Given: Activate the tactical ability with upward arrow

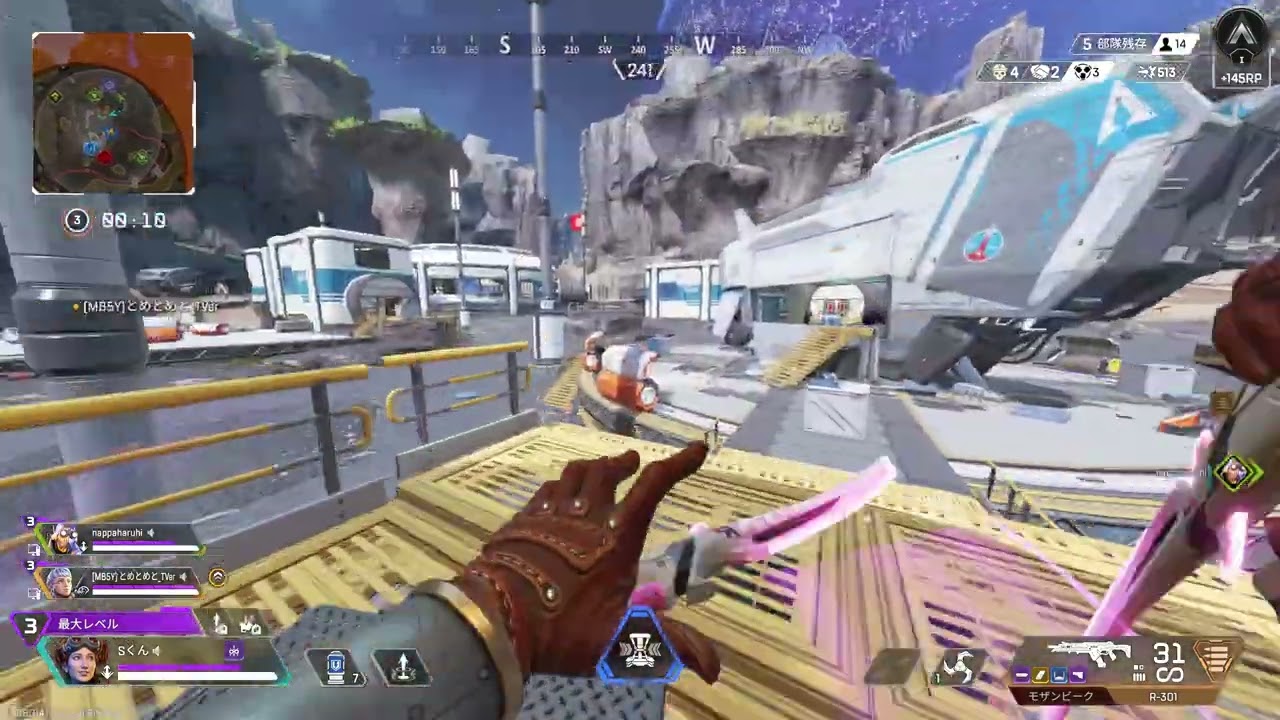Looking at the screenshot, I should tap(402, 667).
